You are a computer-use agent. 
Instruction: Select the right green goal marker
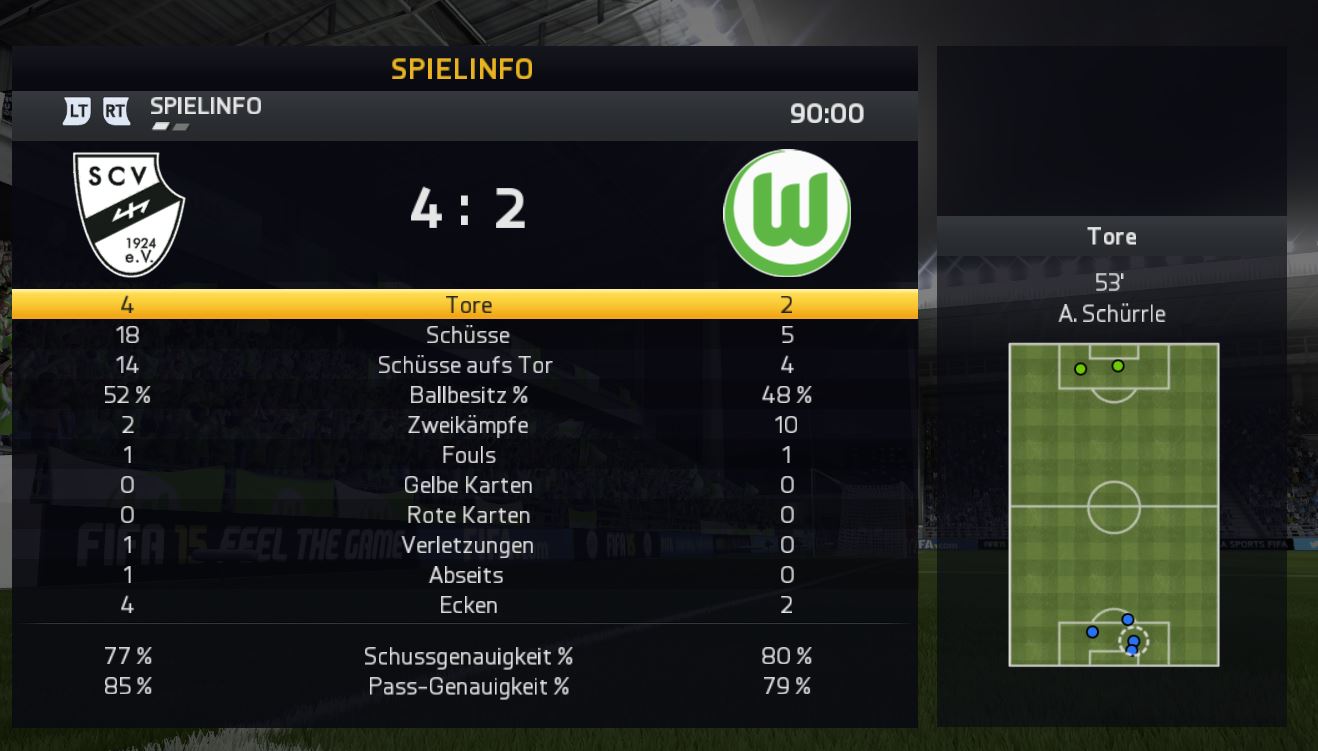coord(1119,366)
